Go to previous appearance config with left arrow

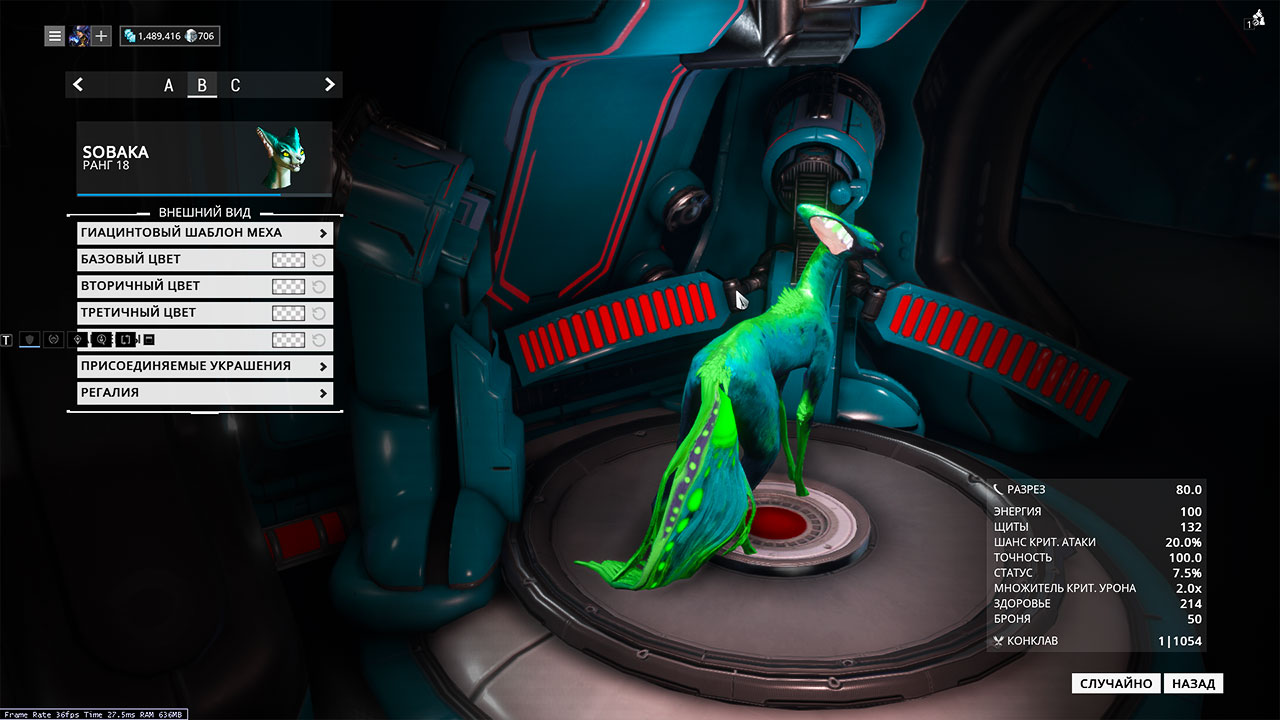[78, 85]
